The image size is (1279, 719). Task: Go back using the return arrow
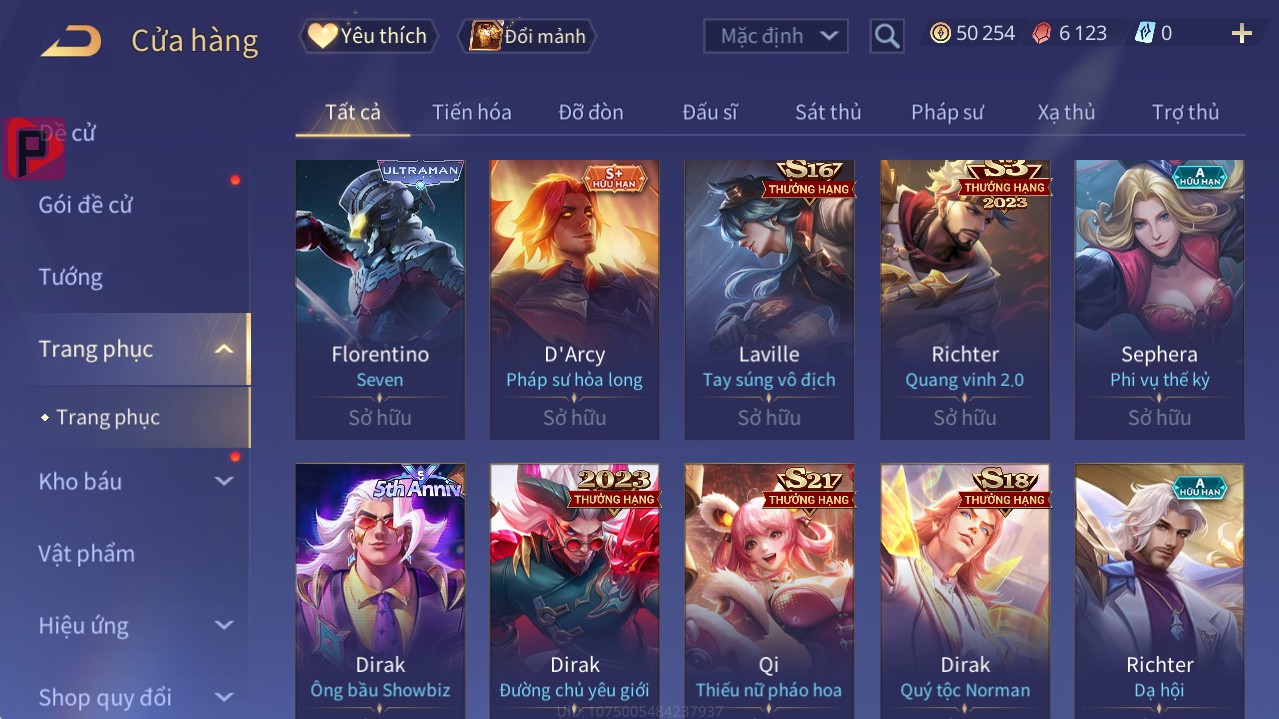coord(72,41)
